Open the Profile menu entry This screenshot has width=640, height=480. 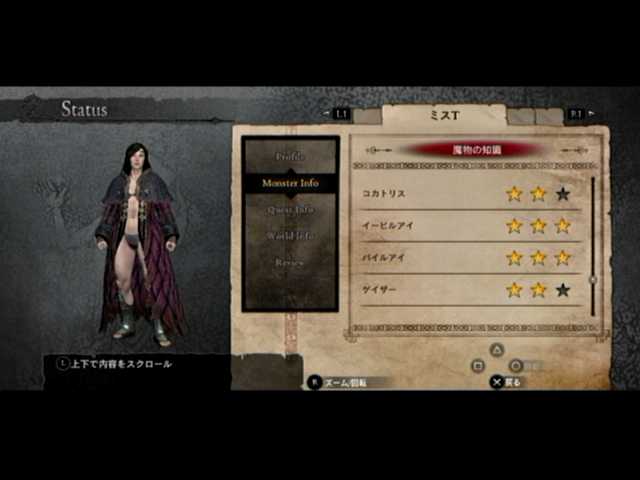[291, 157]
